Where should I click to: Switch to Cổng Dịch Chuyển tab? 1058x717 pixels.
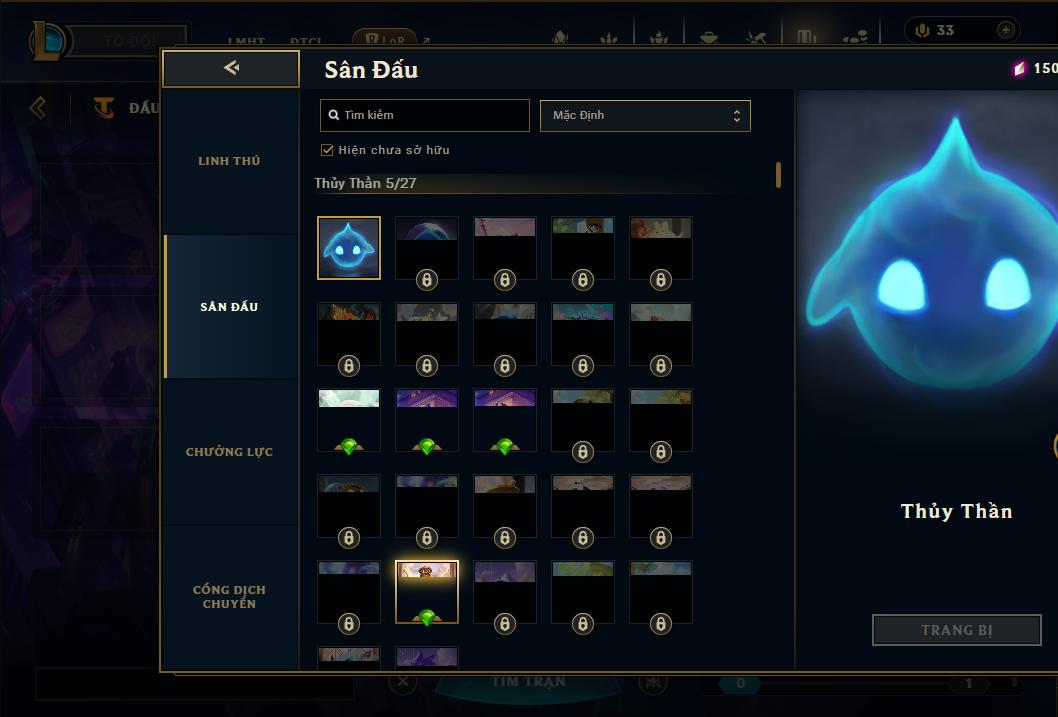[x=229, y=597]
